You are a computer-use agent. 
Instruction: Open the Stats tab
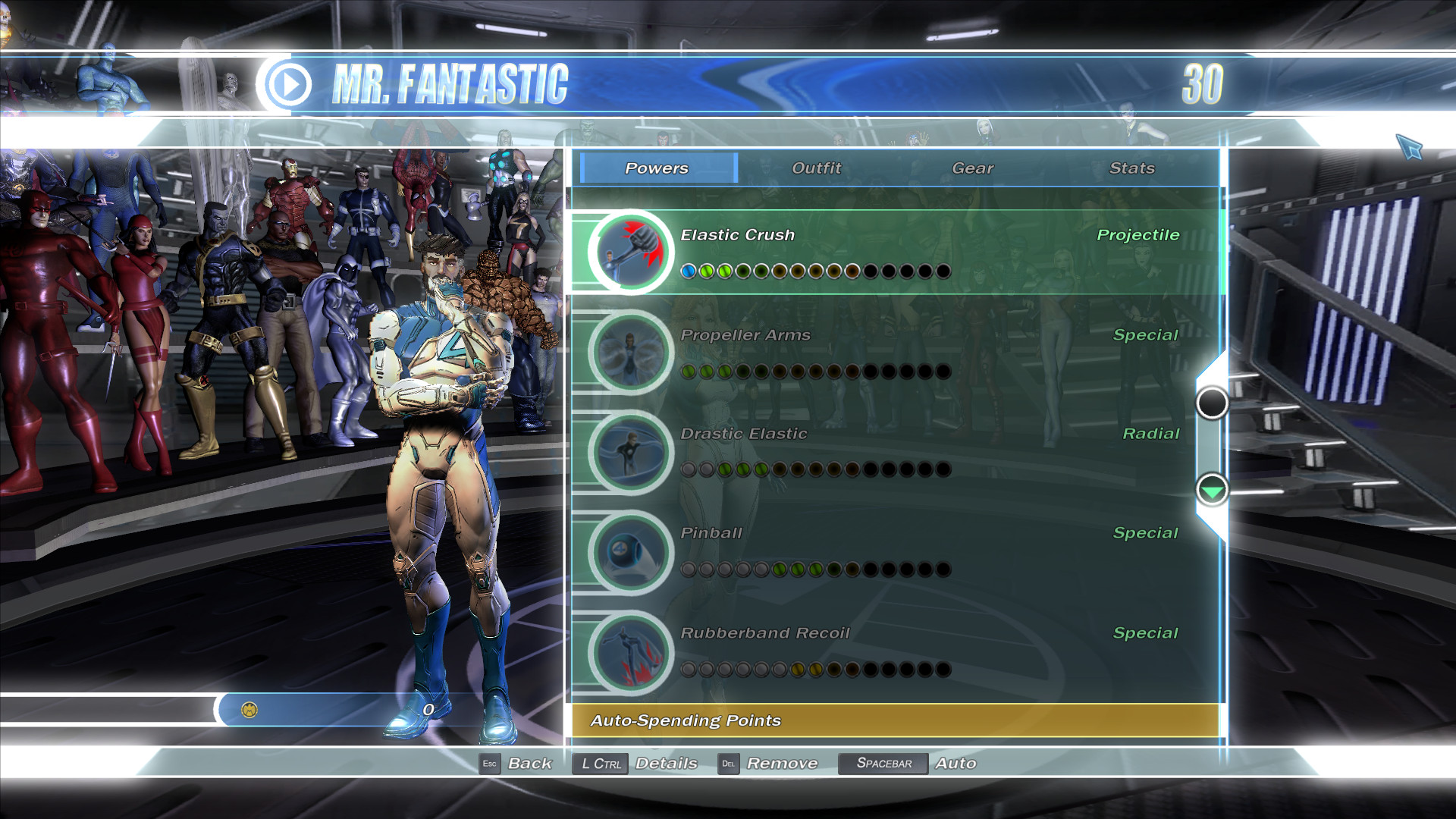pos(1132,168)
